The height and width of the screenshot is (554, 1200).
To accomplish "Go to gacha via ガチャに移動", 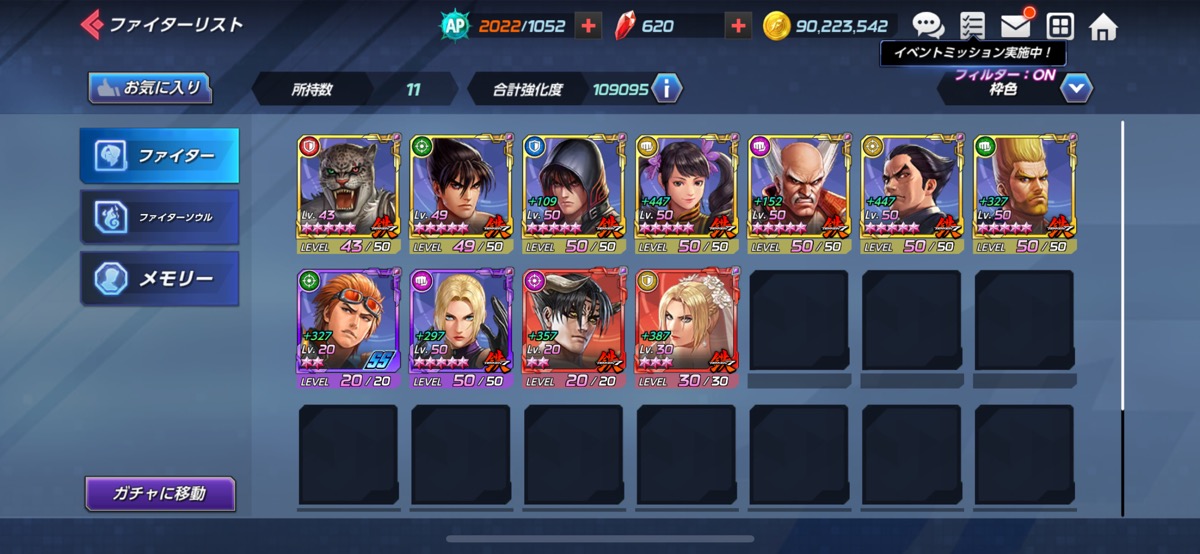I will [x=160, y=493].
